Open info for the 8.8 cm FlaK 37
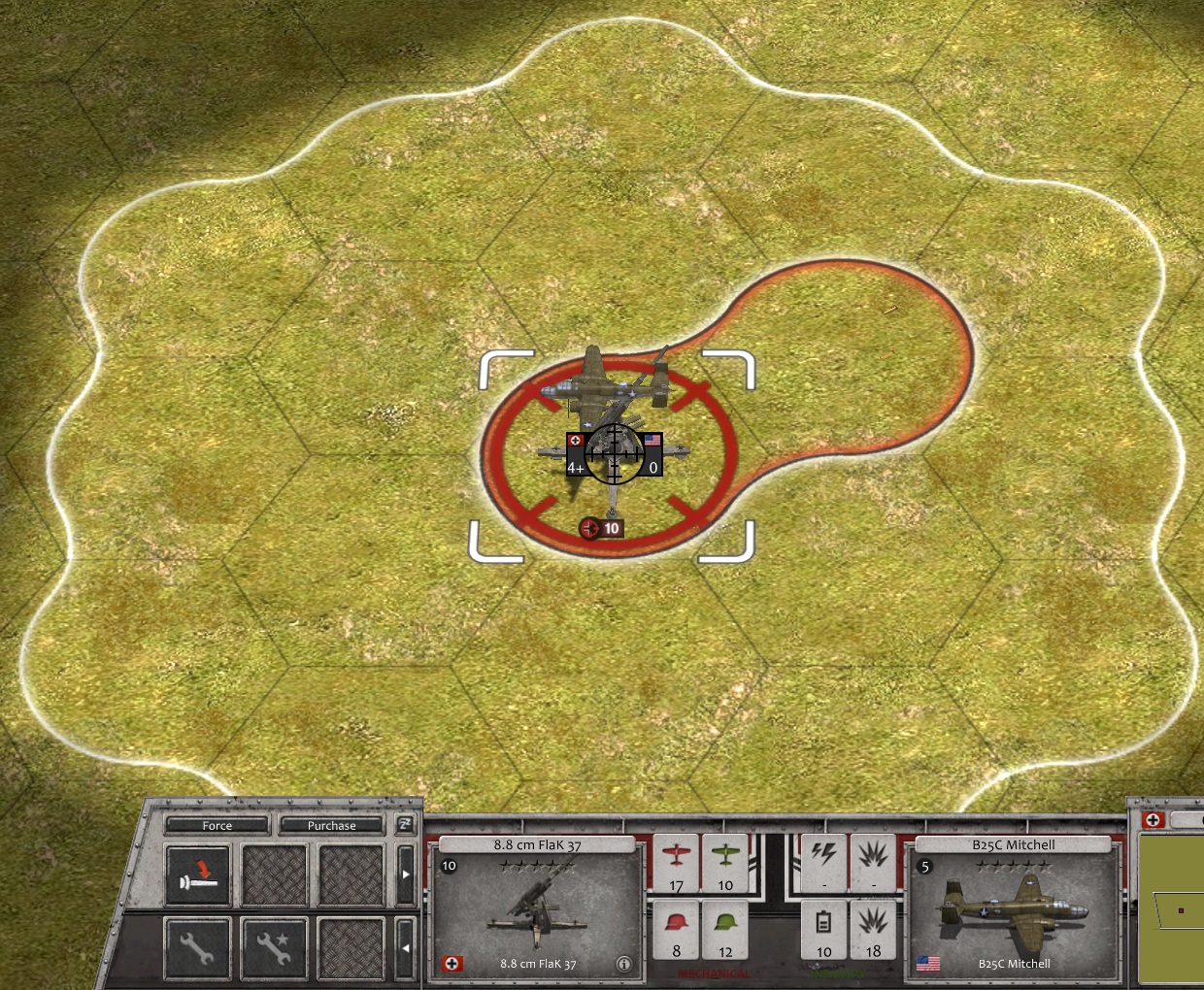This screenshot has height=990, width=1204. point(623,964)
